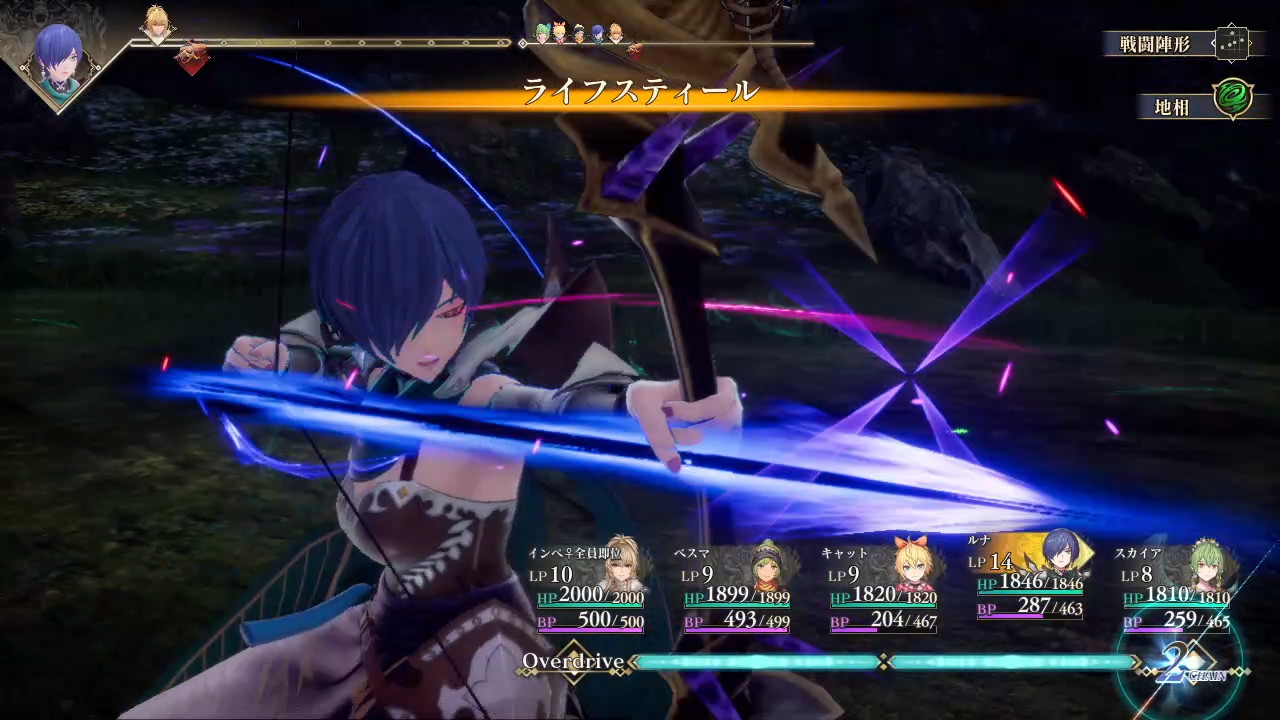Image resolution: width=1280 pixels, height=720 pixels.
Task: Select the red enemy marker on the timeline
Action: coord(190,58)
